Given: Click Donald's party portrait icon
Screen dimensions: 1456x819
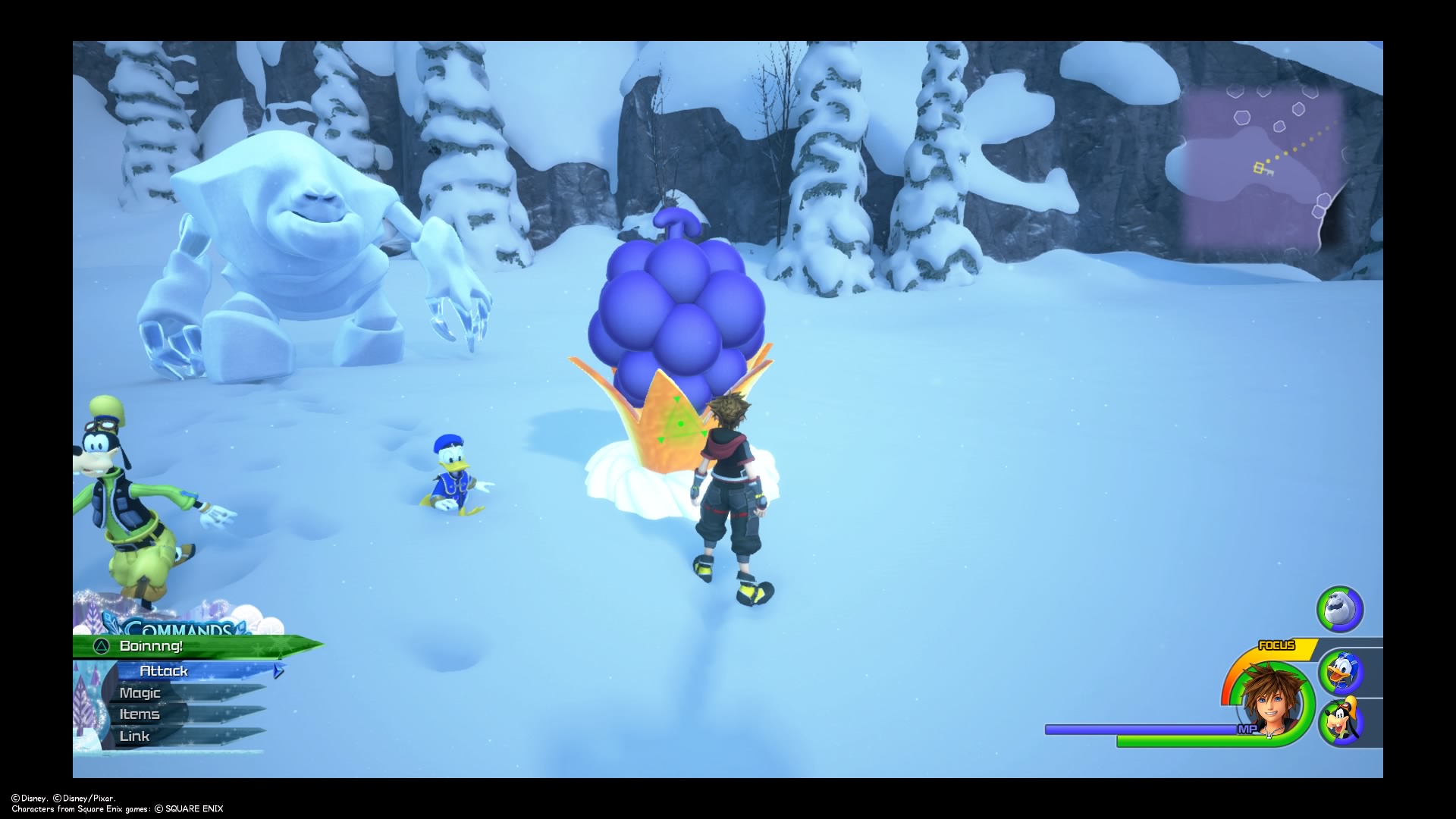Looking at the screenshot, I should [1341, 672].
